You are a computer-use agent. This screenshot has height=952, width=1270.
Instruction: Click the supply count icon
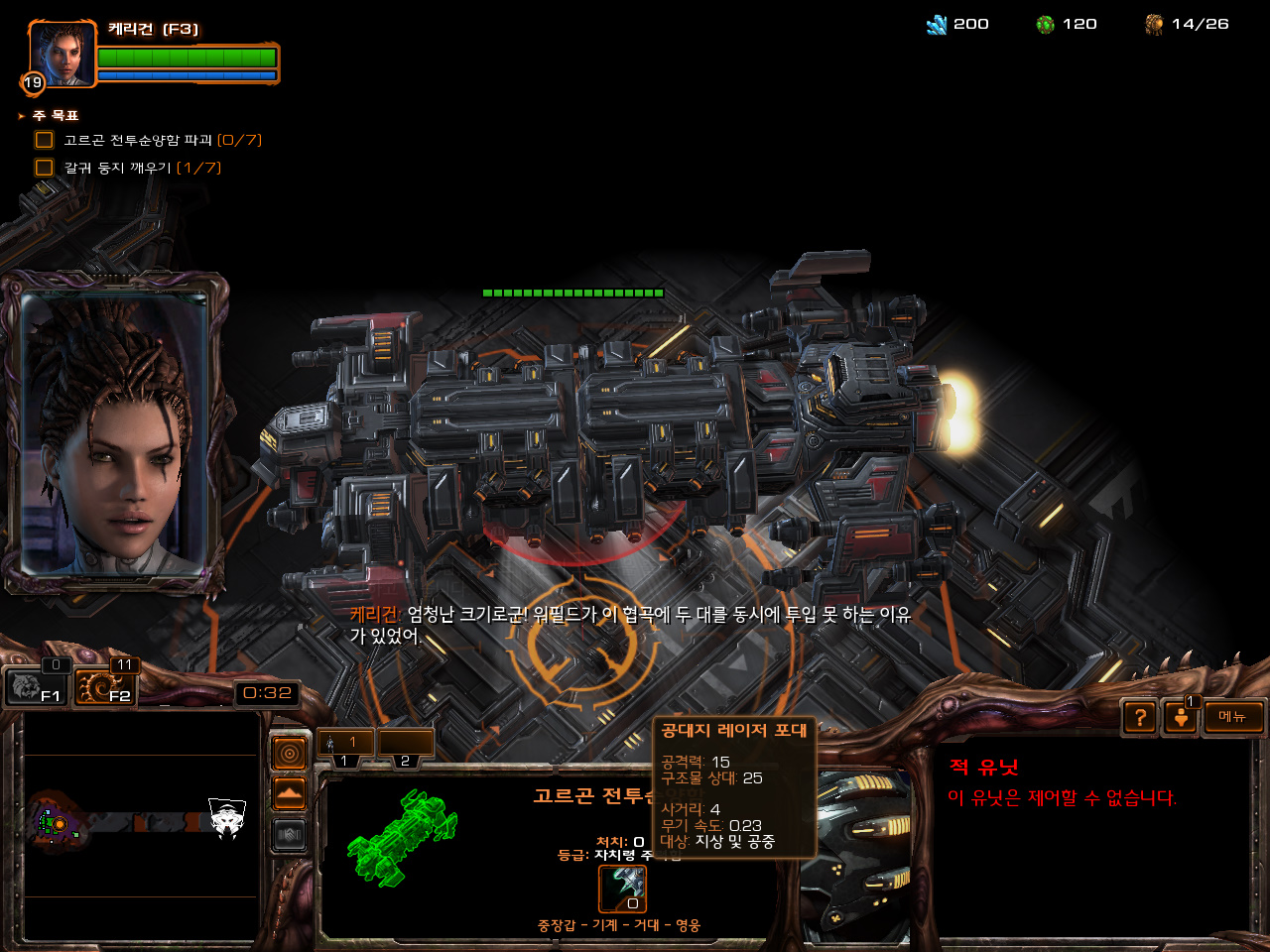(1154, 25)
